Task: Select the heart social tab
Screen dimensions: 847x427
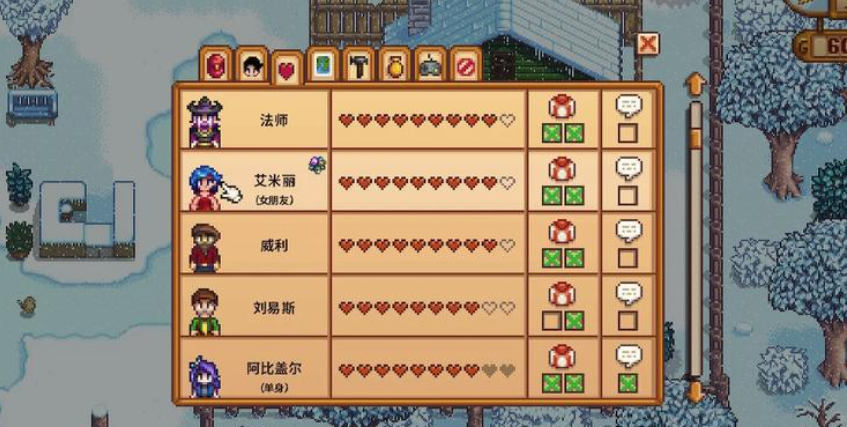Action: point(288,68)
